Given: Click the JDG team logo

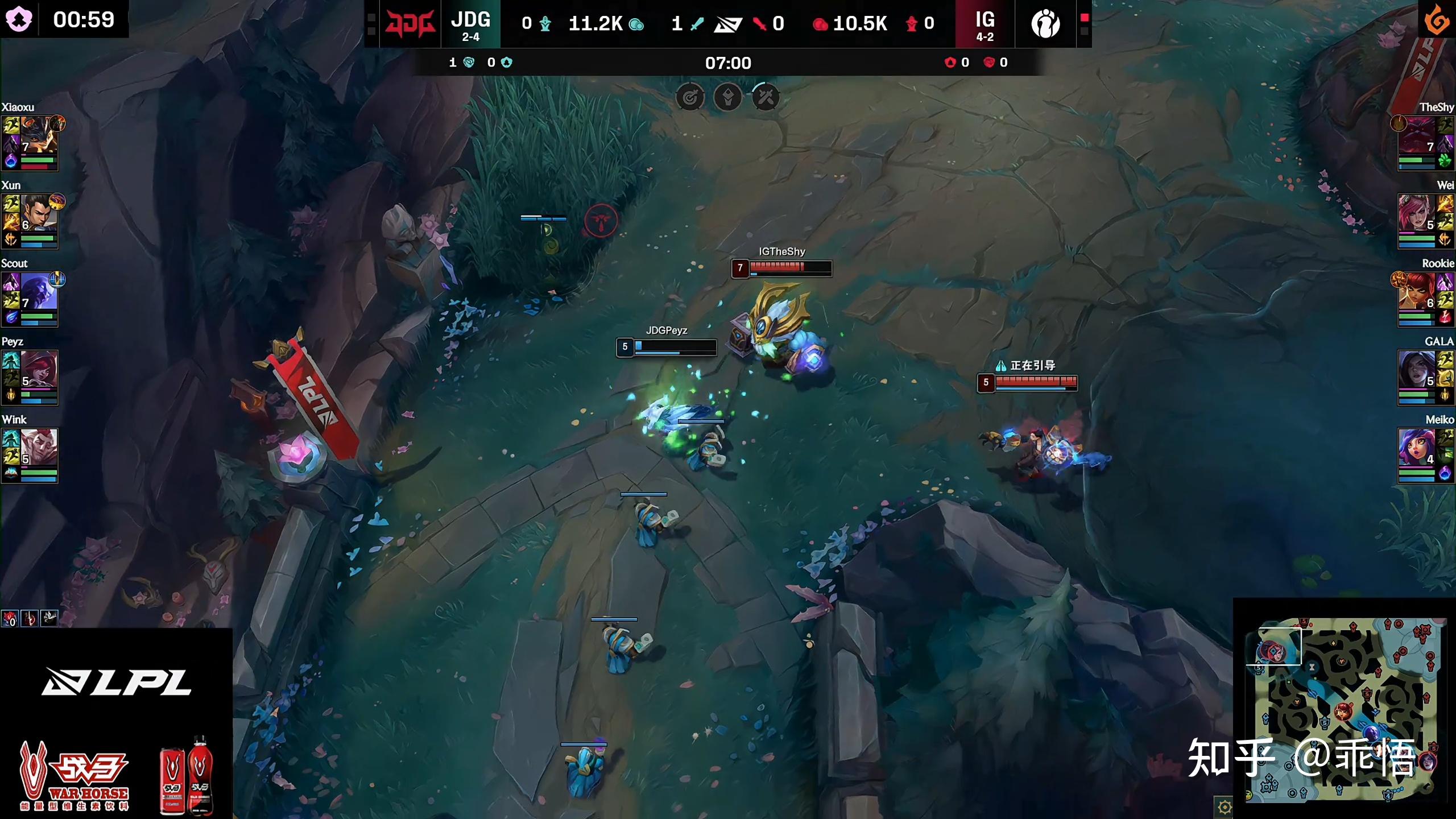Looking at the screenshot, I should pyautogui.click(x=411, y=24).
